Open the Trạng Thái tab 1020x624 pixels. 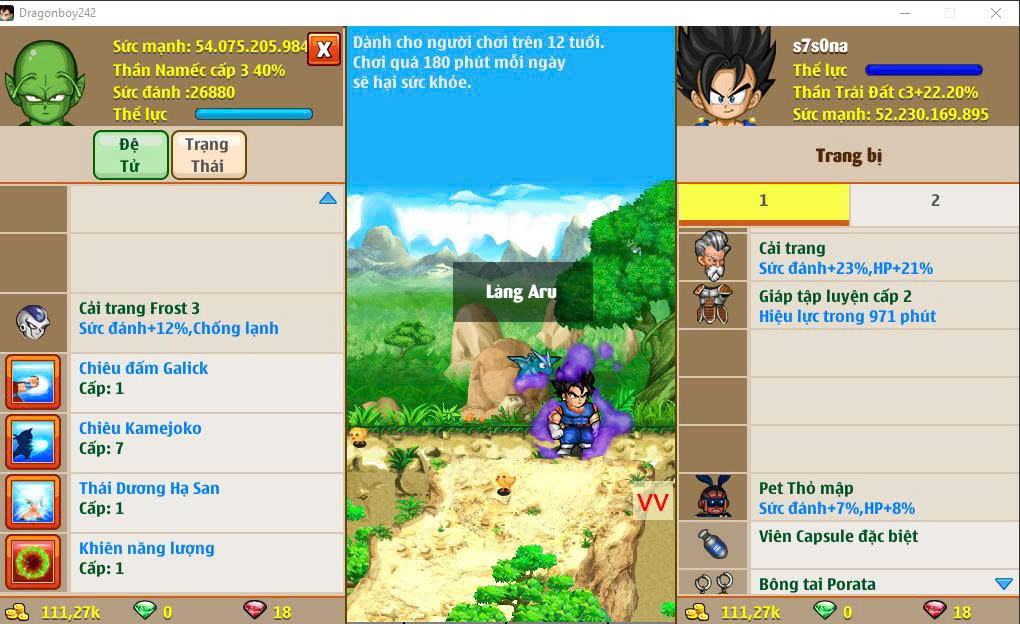[208, 155]
